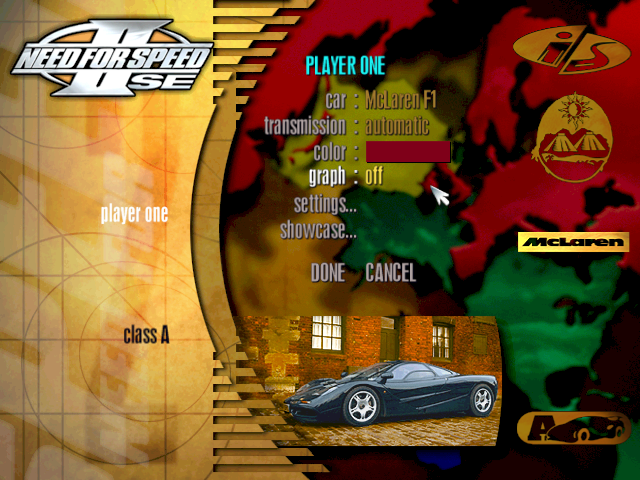Choose the class A label
Viewport: 640px width, 480px height.
tap(146, 334)
